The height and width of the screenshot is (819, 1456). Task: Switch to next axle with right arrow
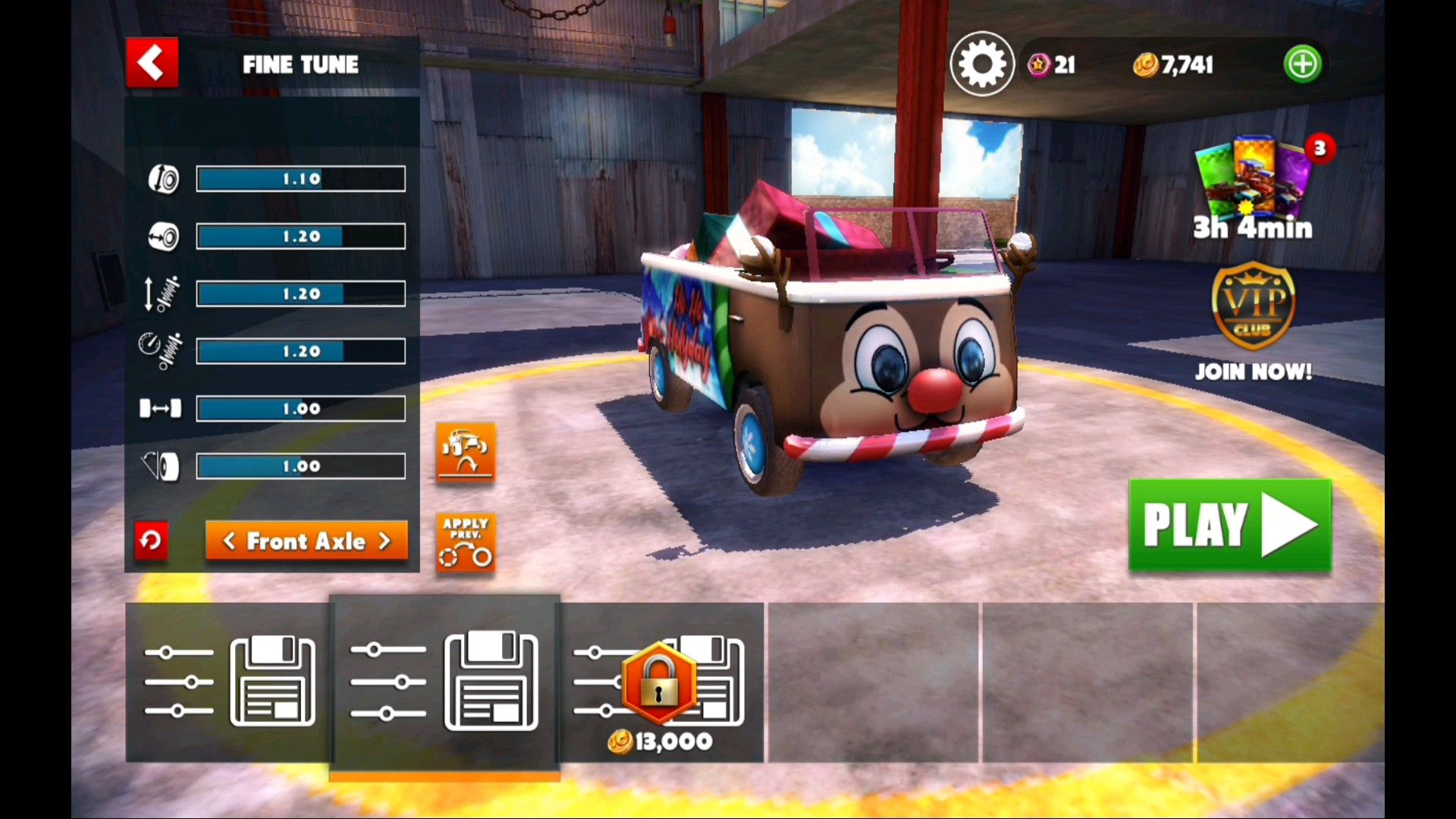pos(385,541)
